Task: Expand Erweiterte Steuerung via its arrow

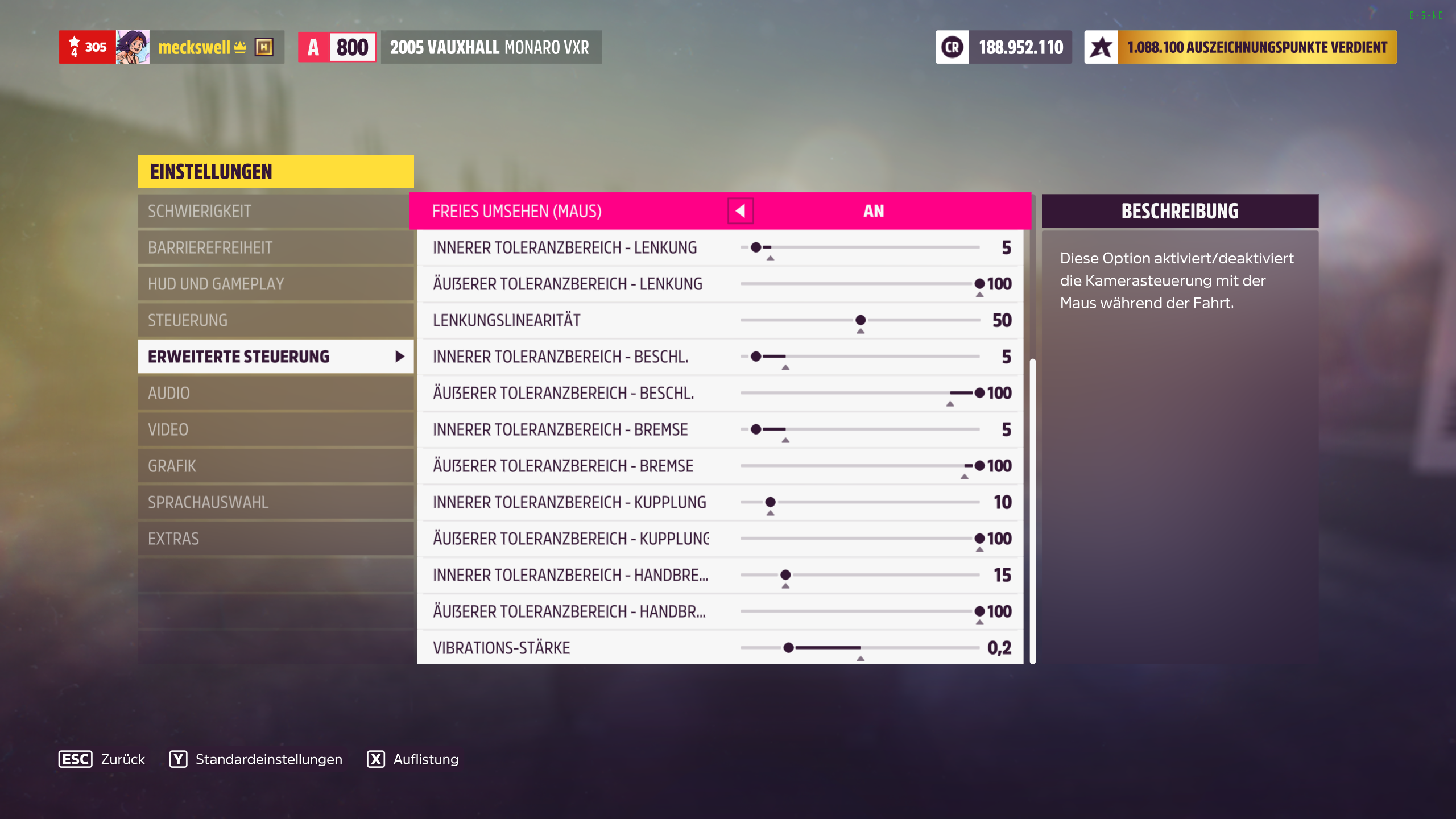Action: click(398, 357)
